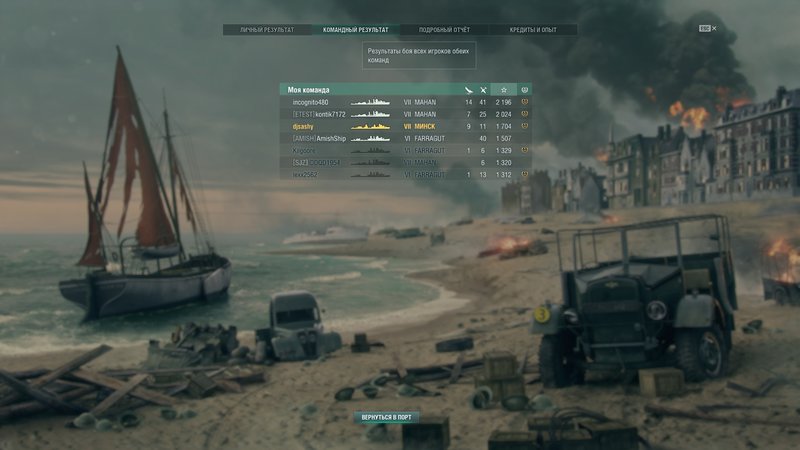The width and height of the screenshot is (800, 450).
Task: Close the battle results screen with X
Action: point(714,29)
